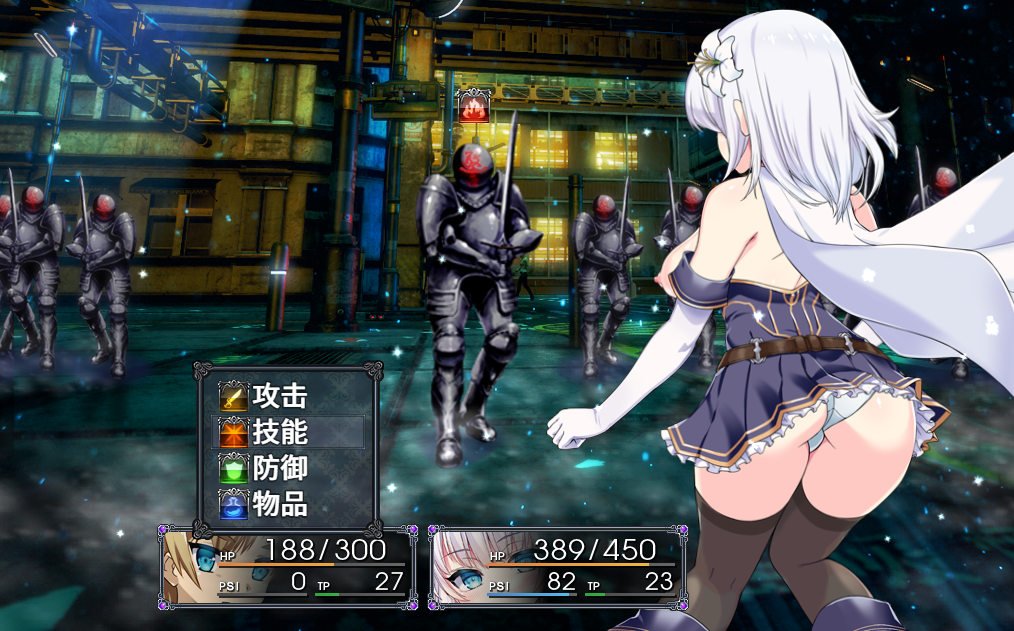The width and height of the screenshot is (1014, 631).
Task: Select the white-haired character's status panel
Action: [557, 568]
